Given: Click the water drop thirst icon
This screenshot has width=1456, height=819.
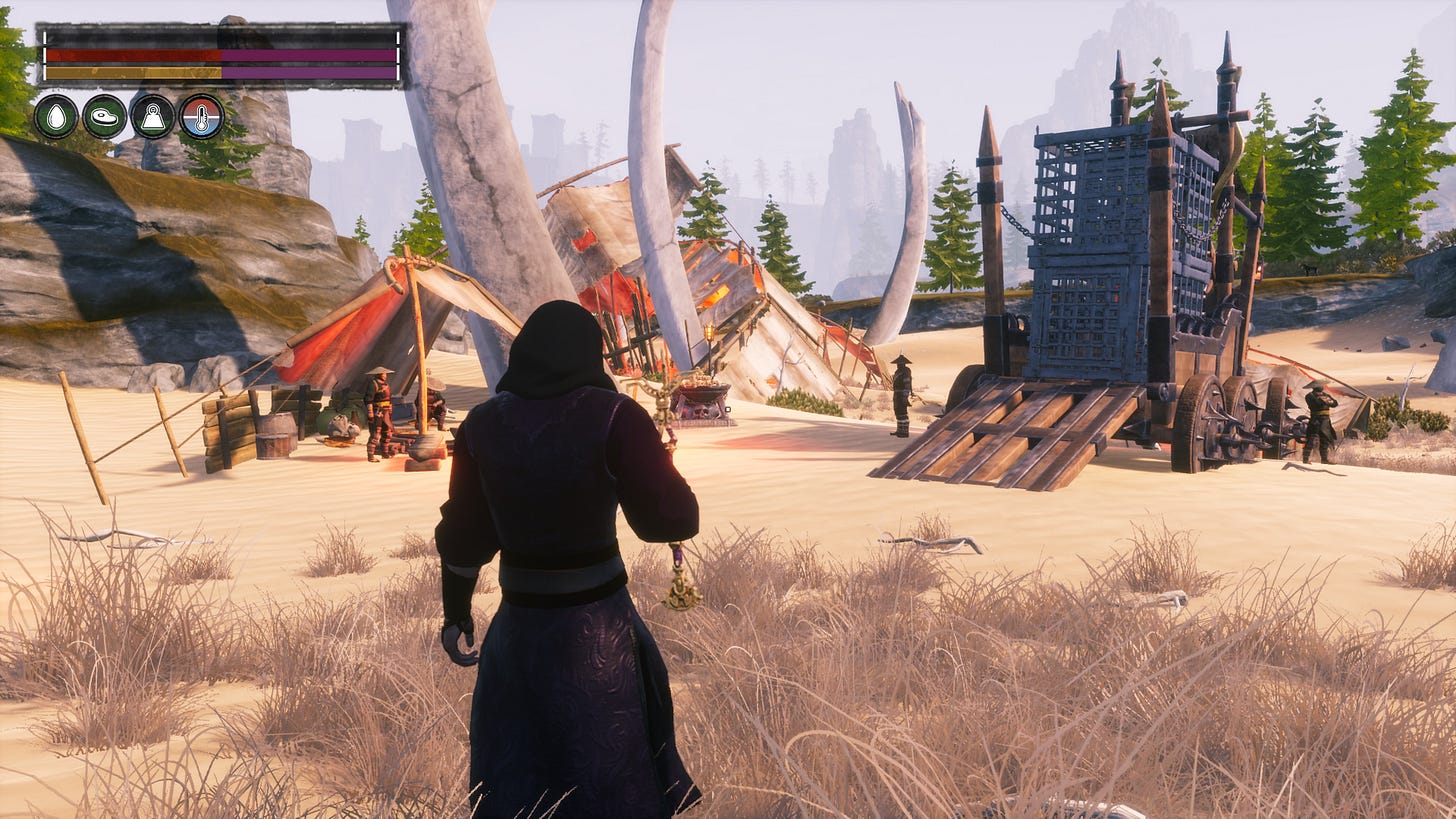Looking at the screenshot, I should pos(56,117).
